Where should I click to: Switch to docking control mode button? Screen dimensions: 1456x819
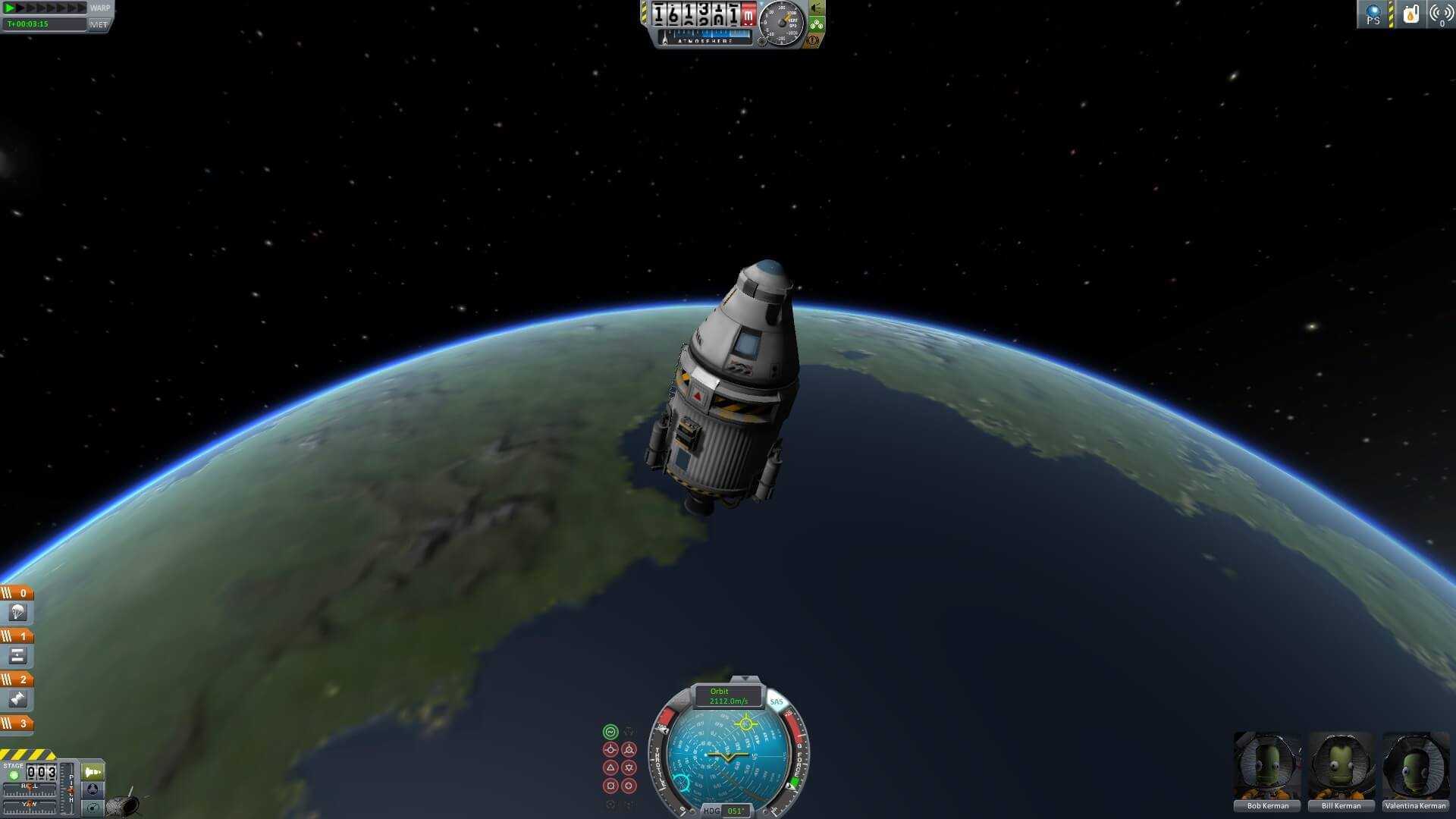click(x=93, y=789)
